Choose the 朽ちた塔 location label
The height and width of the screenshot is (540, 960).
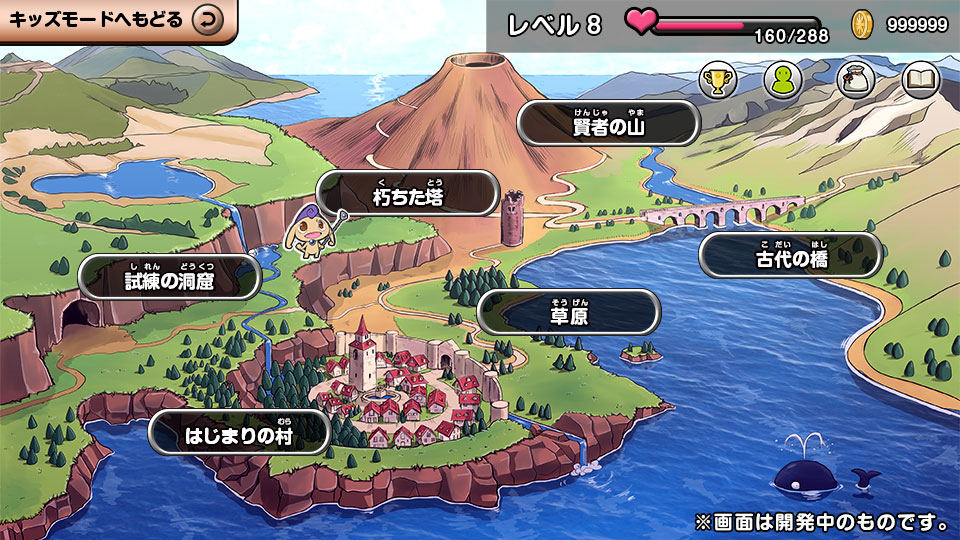pos(407,194)
